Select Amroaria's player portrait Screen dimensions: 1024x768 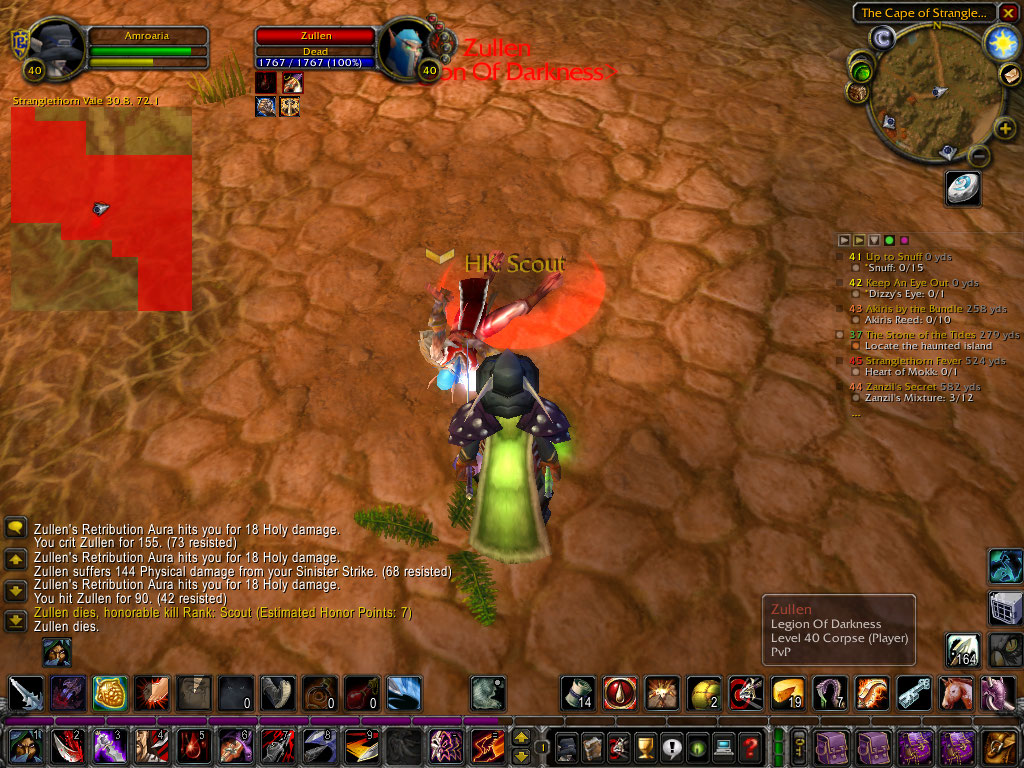tap(56, 48)
